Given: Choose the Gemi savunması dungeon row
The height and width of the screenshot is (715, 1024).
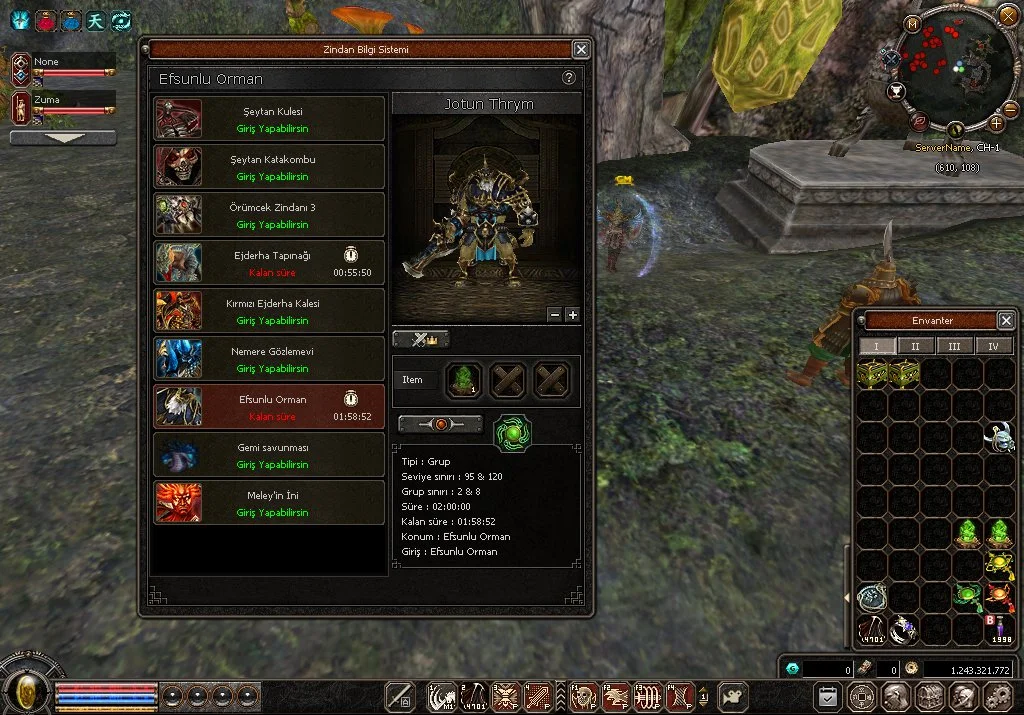Looking at the screenshot, I should 269,455.
